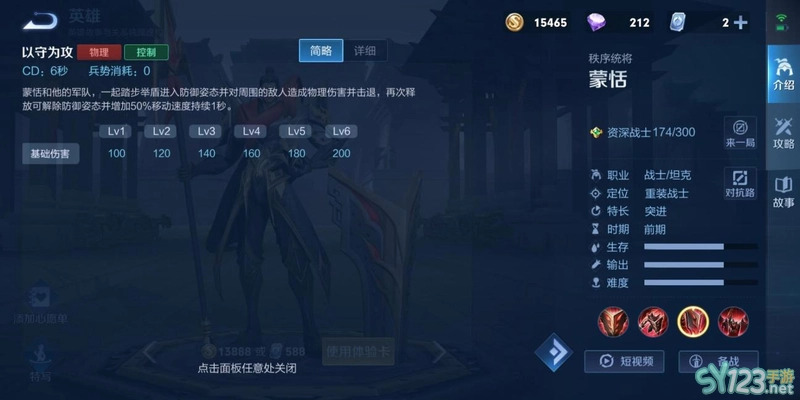Switch to the 简略 brief description tab

321,51
